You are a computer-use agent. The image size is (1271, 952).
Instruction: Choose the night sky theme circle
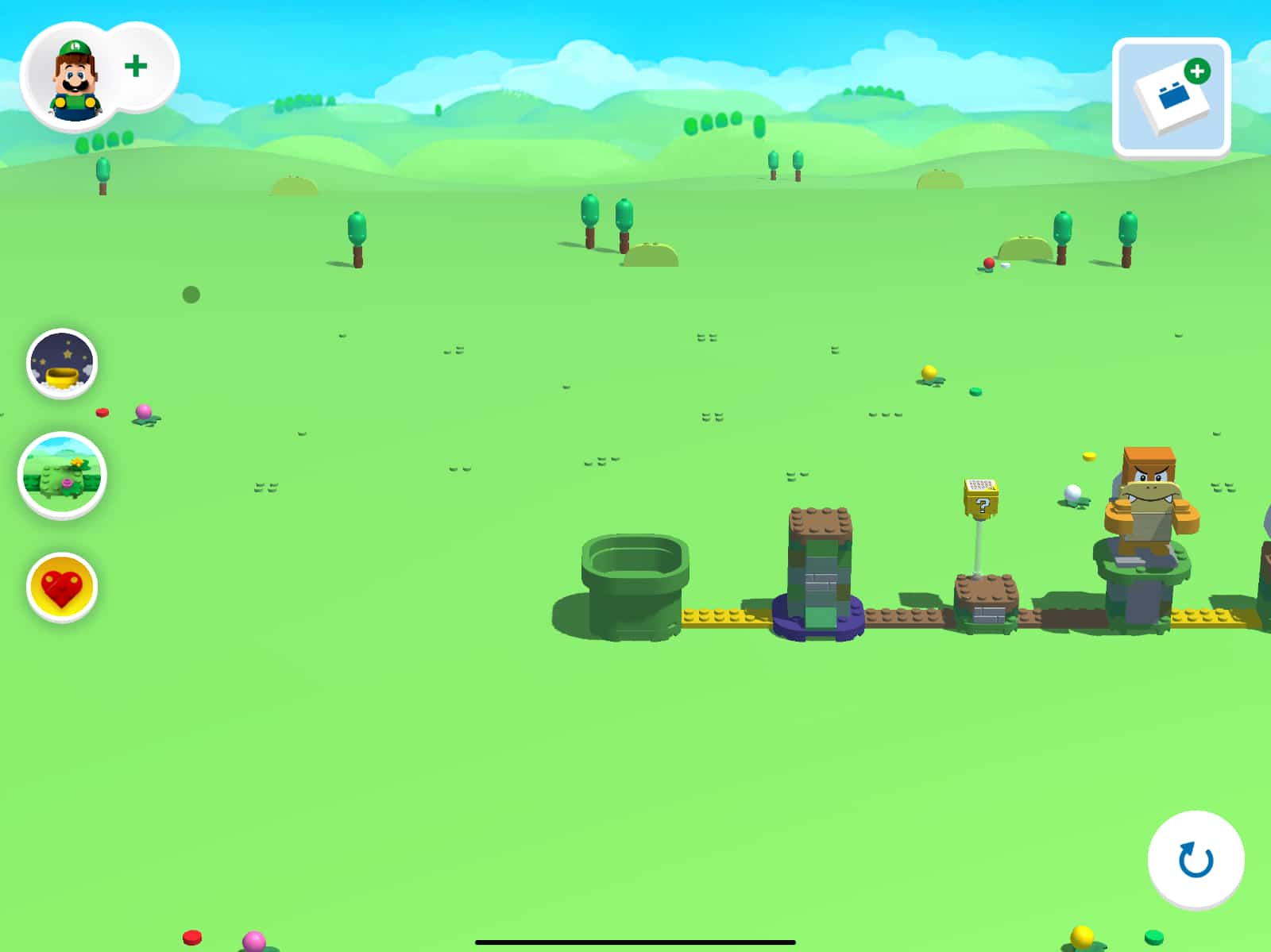tap(62, 364)
